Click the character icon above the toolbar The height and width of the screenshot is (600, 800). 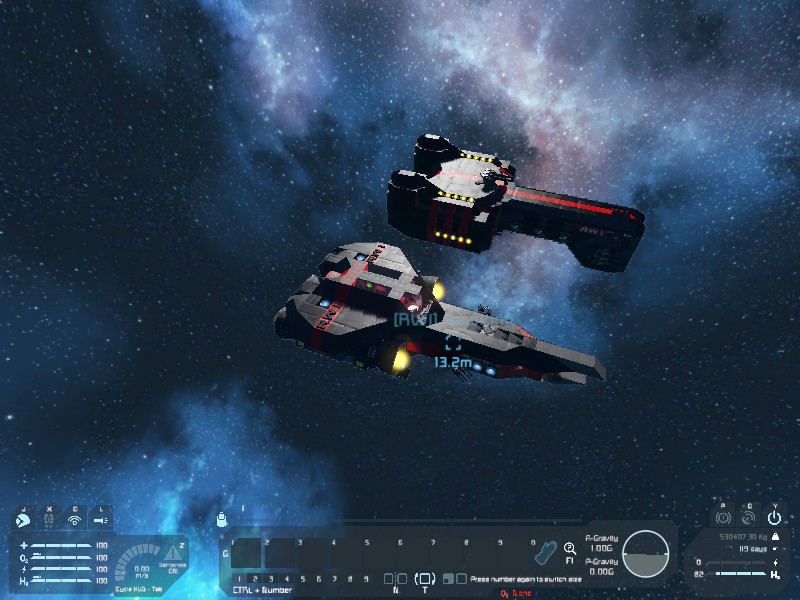[222, 519]
